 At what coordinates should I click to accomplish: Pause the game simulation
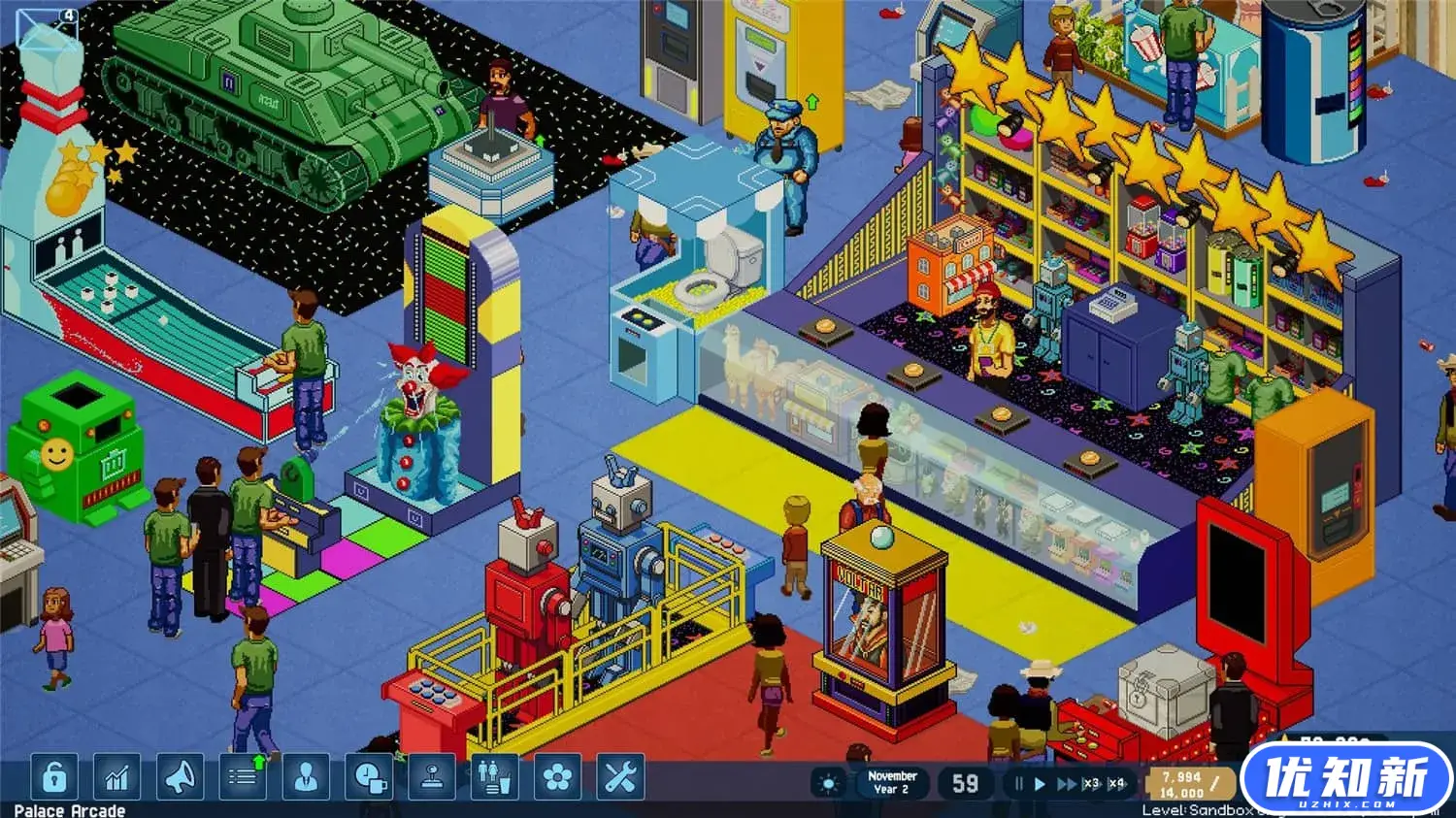[x=1018, y=782]
